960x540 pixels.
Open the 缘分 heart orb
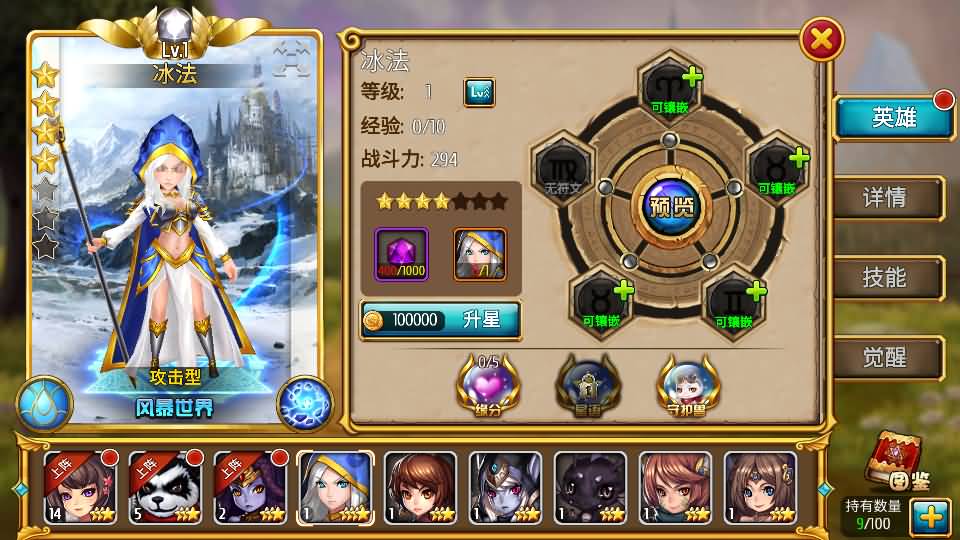coord(488,384)
